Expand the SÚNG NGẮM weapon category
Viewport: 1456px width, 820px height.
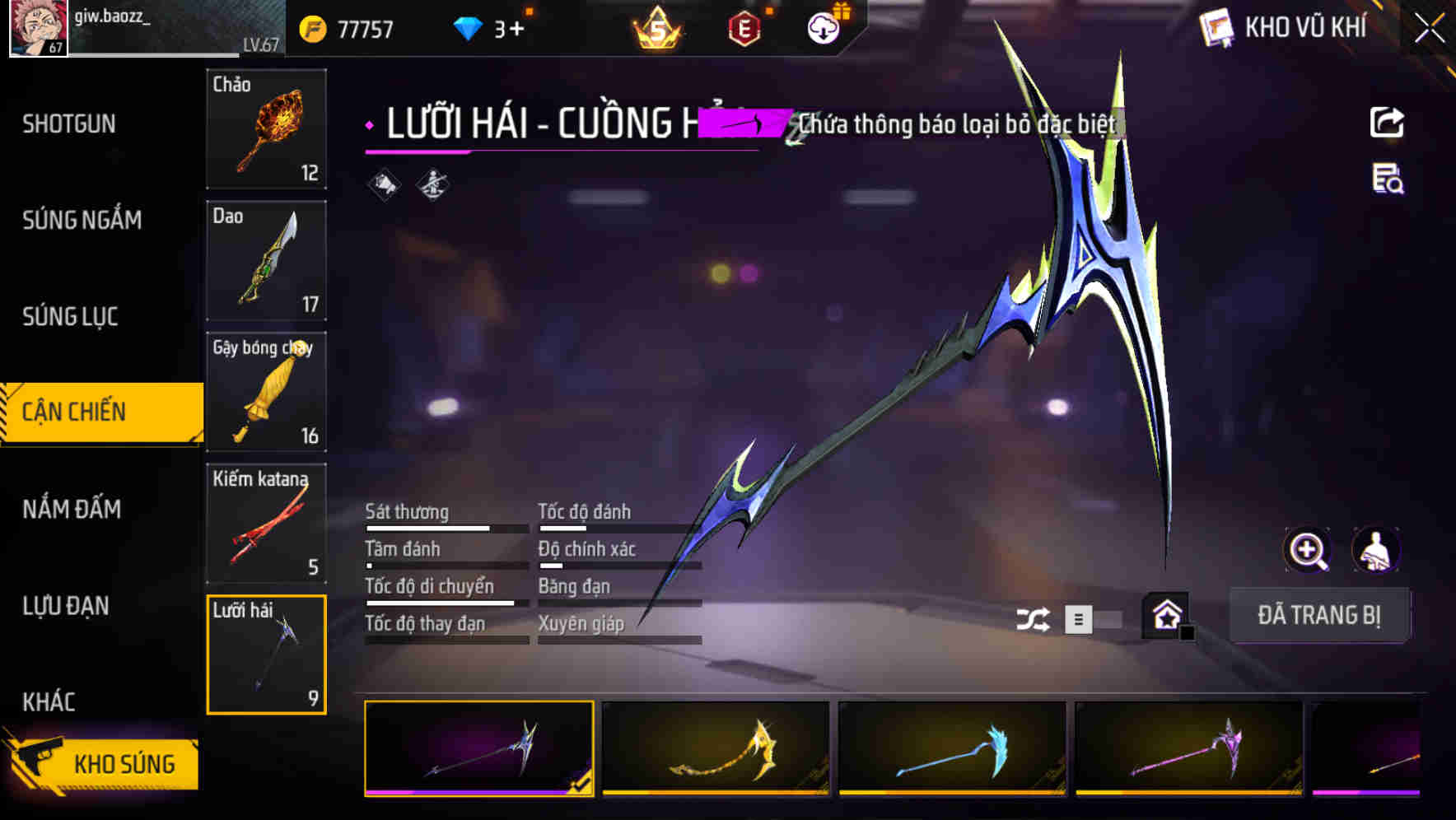coord(79,220)
